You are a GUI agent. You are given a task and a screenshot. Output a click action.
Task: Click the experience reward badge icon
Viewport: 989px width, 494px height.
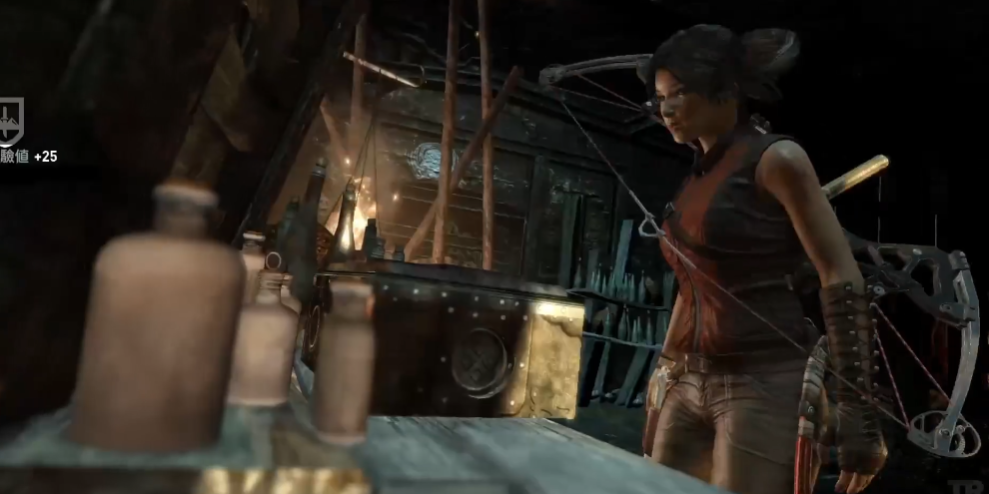[9, 121]
